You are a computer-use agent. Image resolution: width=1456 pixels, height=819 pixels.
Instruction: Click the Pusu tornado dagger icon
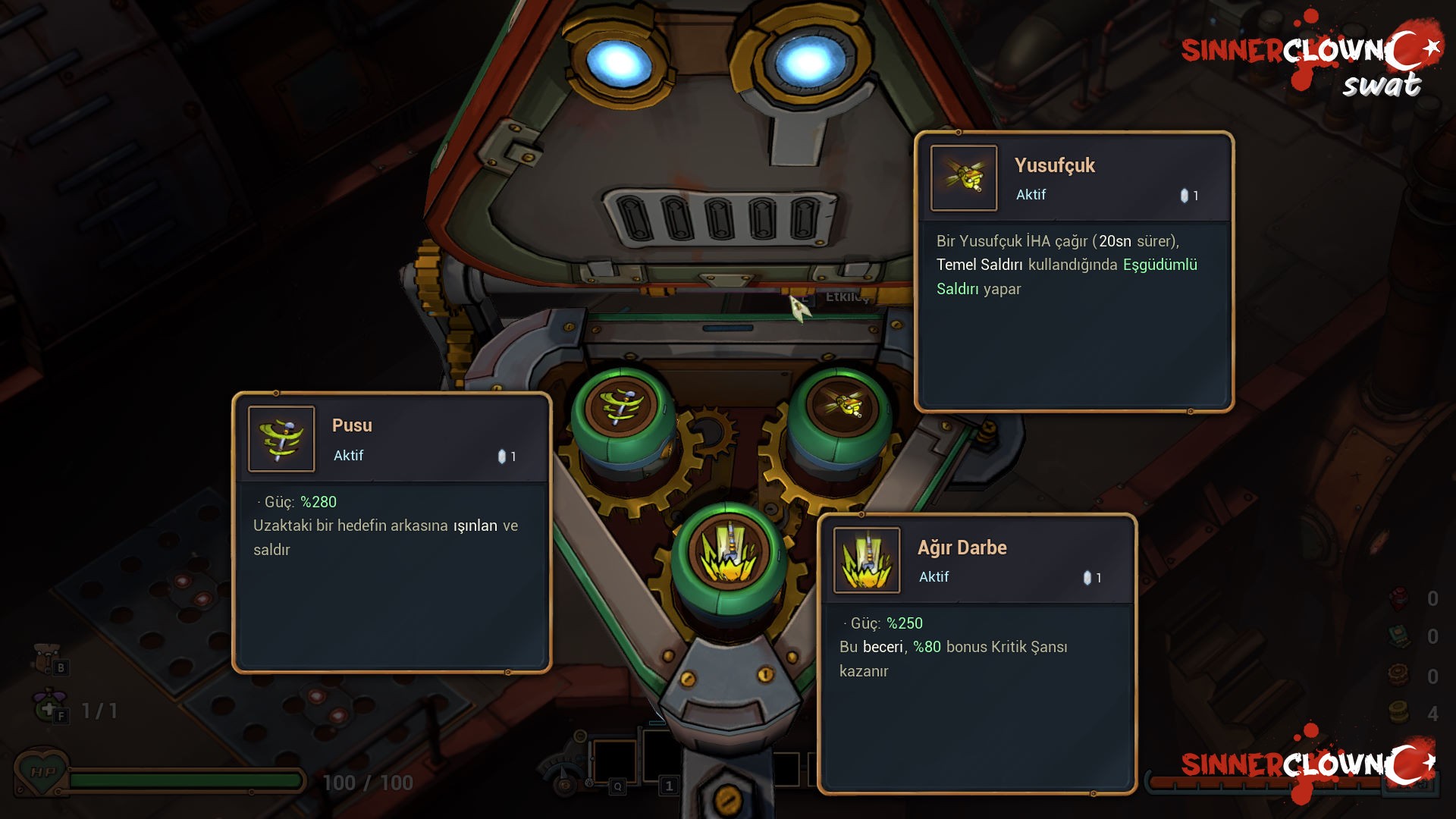pyautogui.click(x=281, y=439)
